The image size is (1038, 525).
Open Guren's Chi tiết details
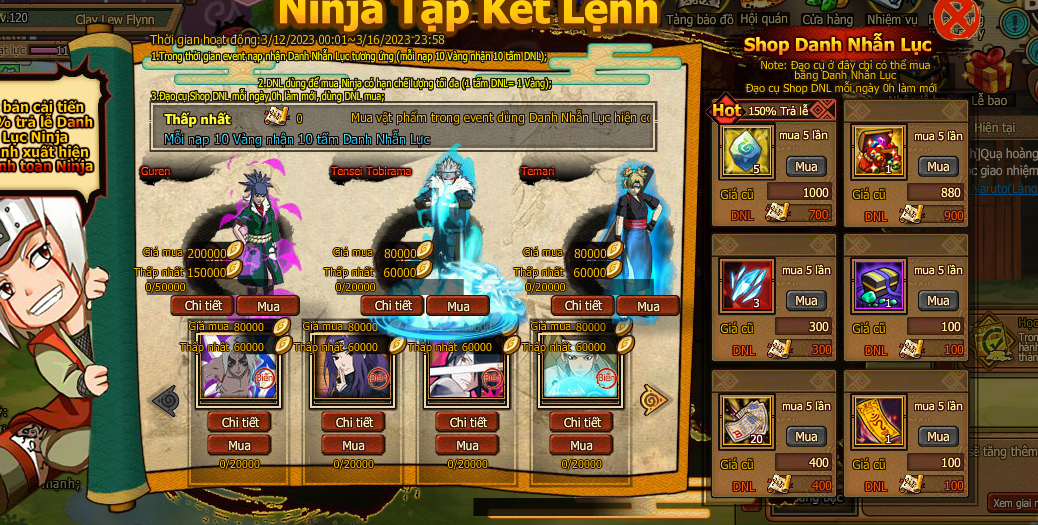(203, 305)
